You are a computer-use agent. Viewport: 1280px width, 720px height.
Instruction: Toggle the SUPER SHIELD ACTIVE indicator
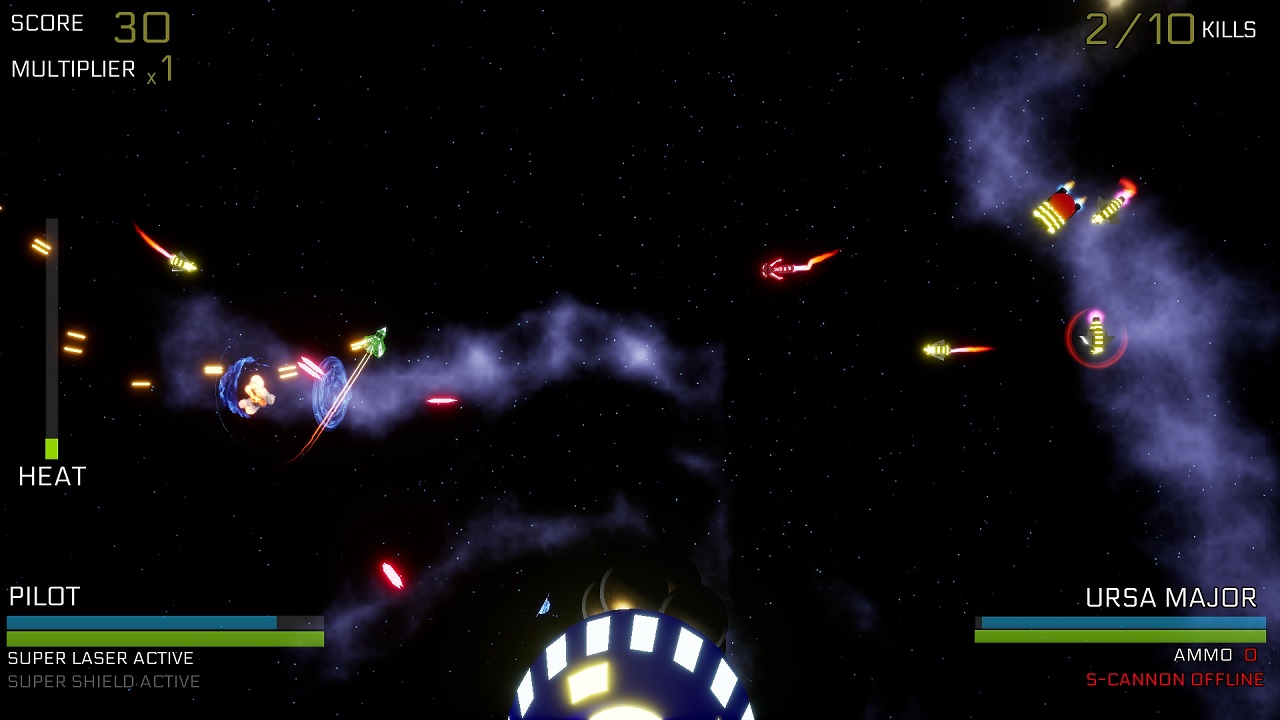tap(100, 681)
